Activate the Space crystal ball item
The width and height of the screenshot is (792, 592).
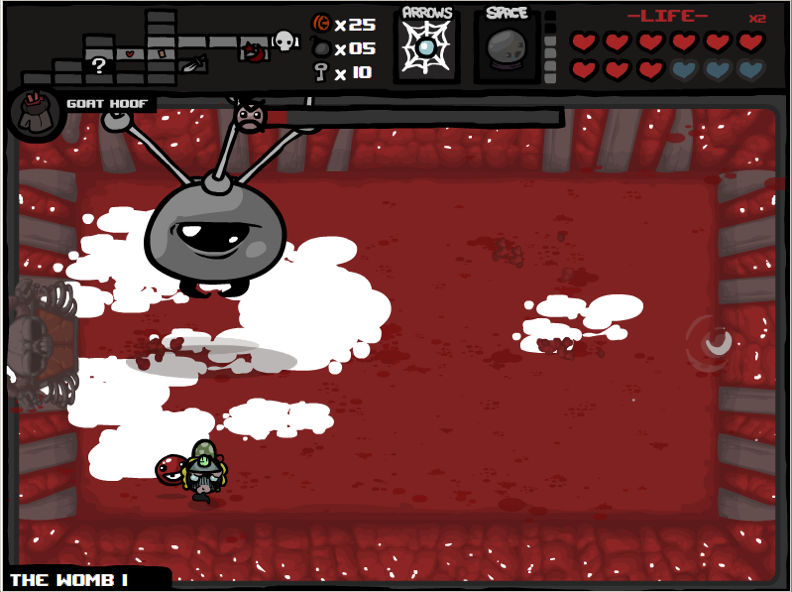506,48
